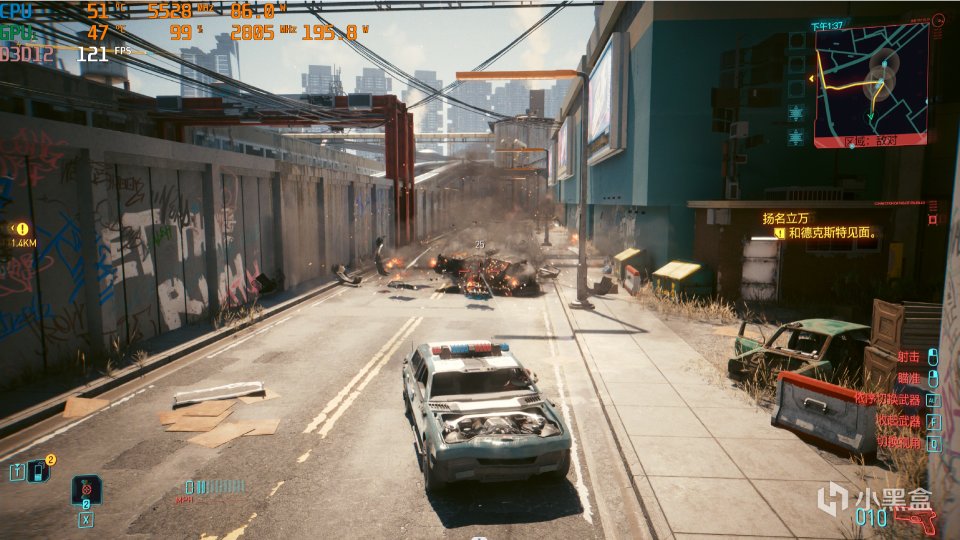Open the minimap
The height and width of the screenshot is (540, 960).
coord(868,86)
